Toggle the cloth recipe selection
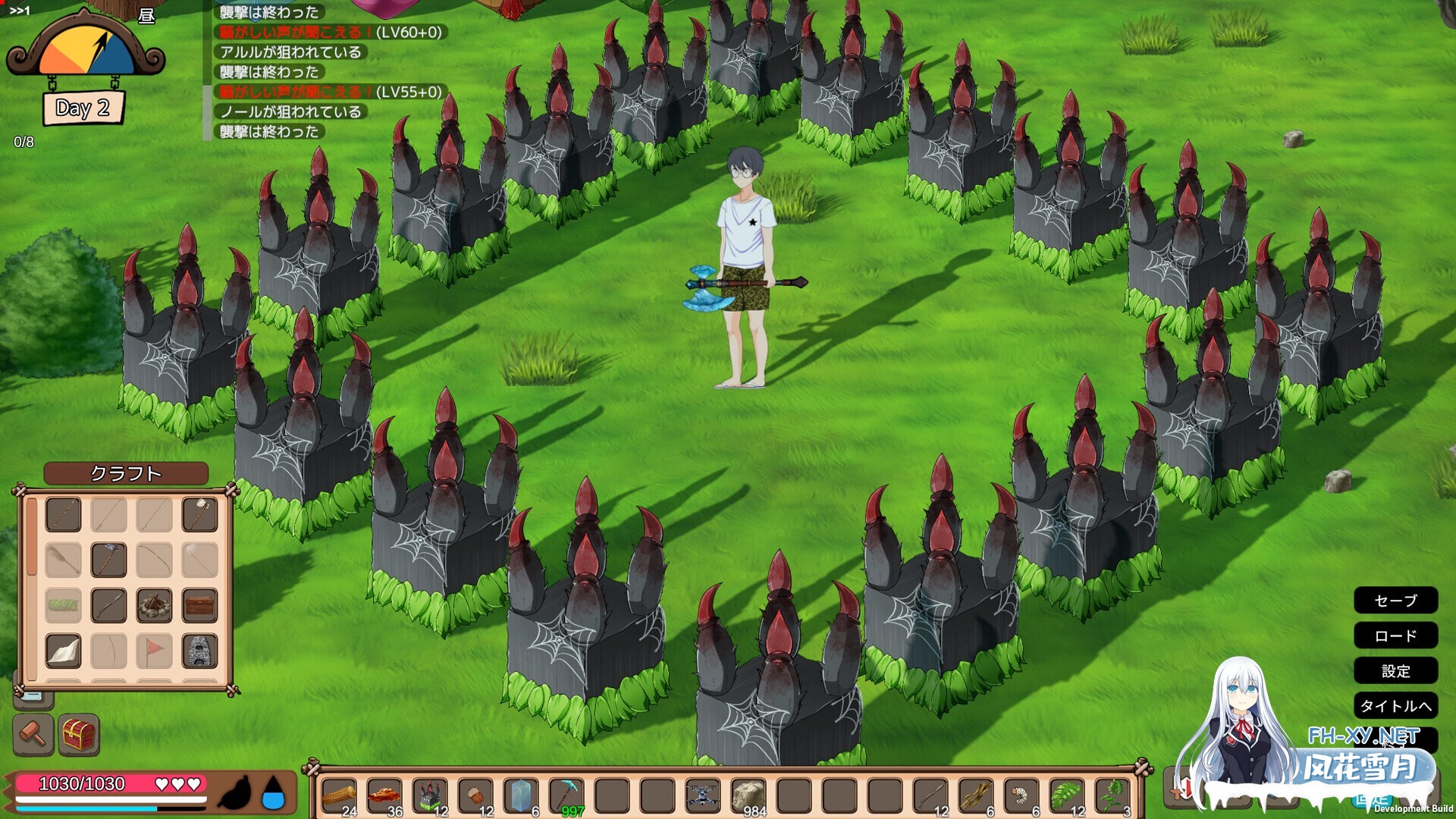 tap(63, 650)
